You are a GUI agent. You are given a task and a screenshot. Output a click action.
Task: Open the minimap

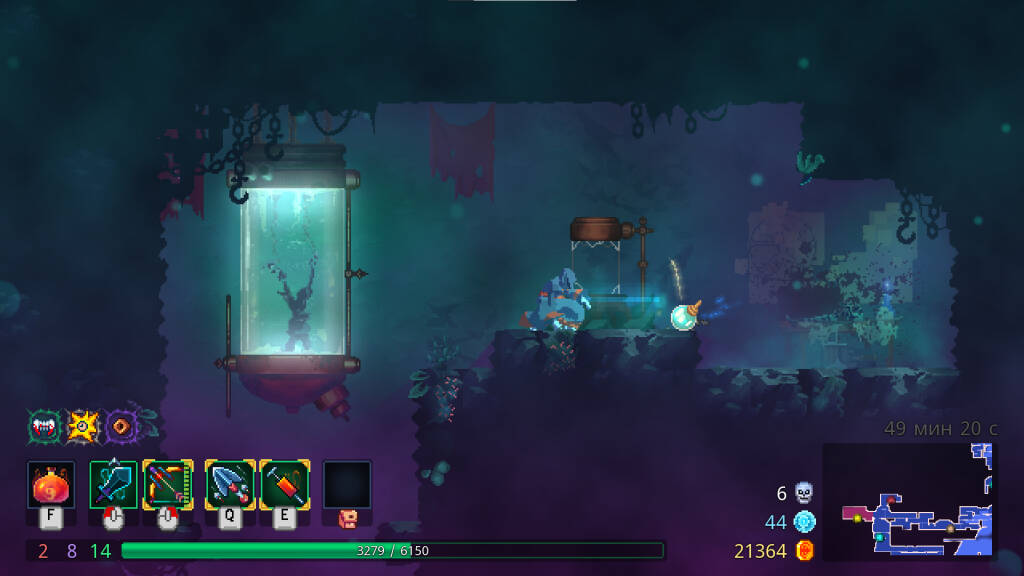tap(908, 501)
